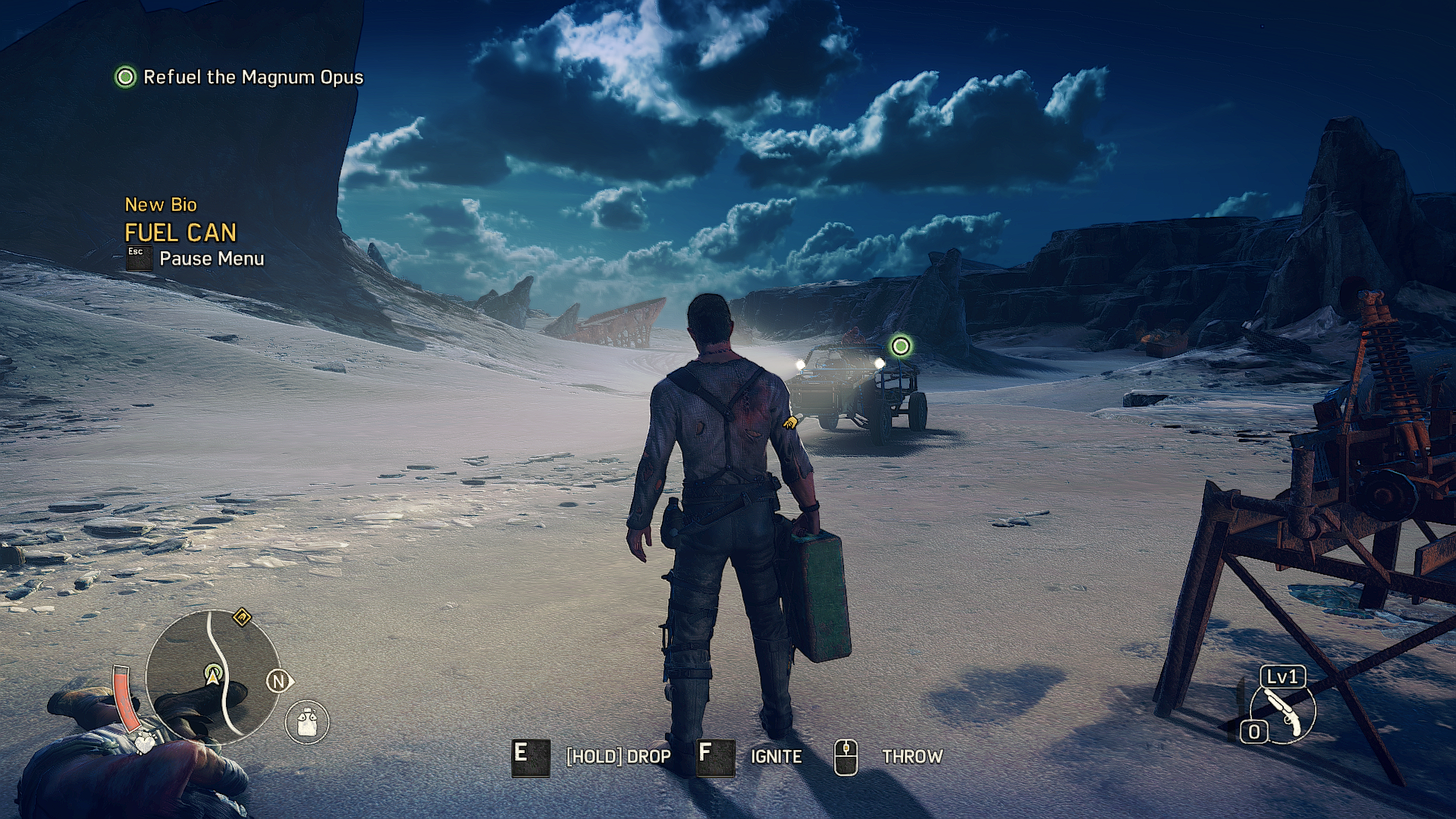Click the yellow diamond marker on the minimap
The height and width of the screenshot is (819, 1456).
(242, 617)
